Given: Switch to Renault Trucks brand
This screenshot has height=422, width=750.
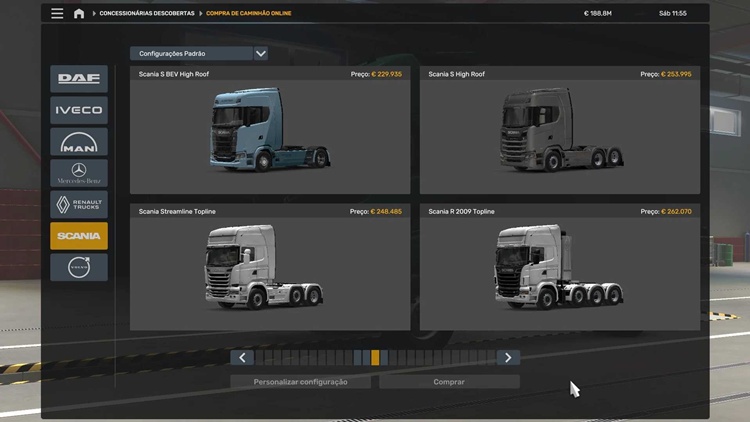Looking at the screenshot, I should click(x=79, y=204).
